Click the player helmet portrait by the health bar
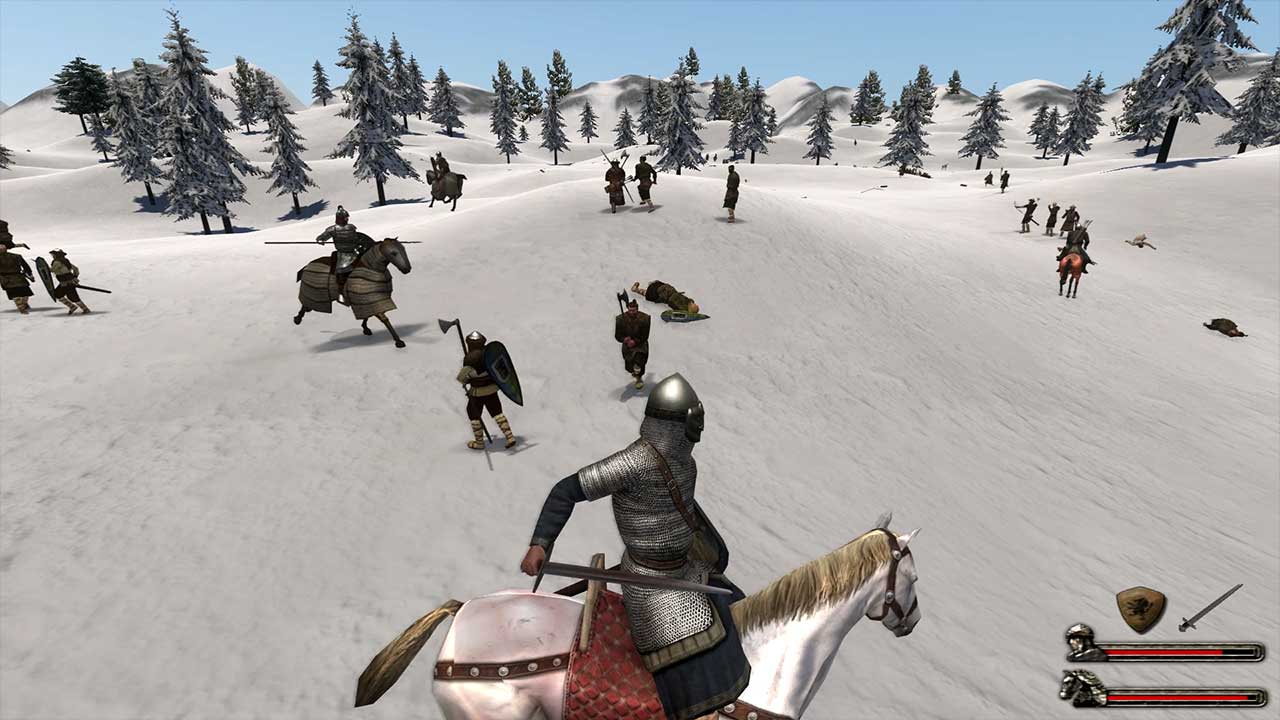Viewport: 1280px width, 720px height. tap(1081, 642)
